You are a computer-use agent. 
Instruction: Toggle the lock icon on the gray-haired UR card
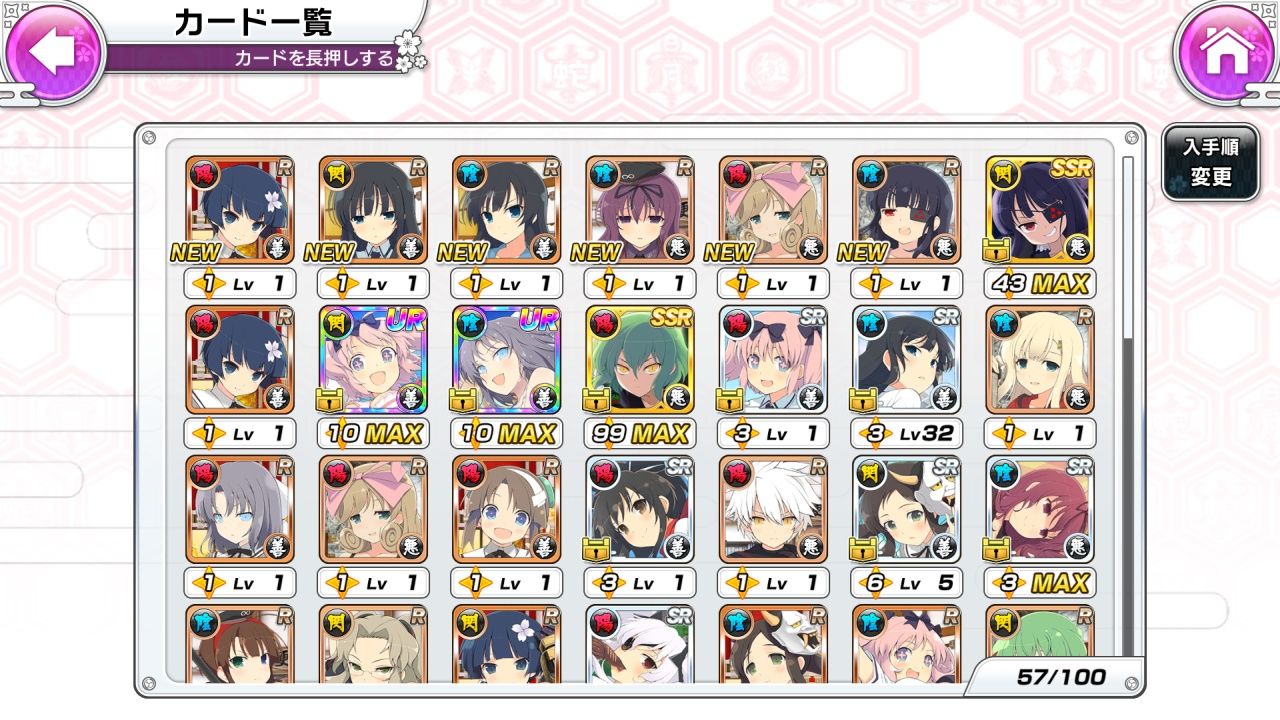[462, 400]
